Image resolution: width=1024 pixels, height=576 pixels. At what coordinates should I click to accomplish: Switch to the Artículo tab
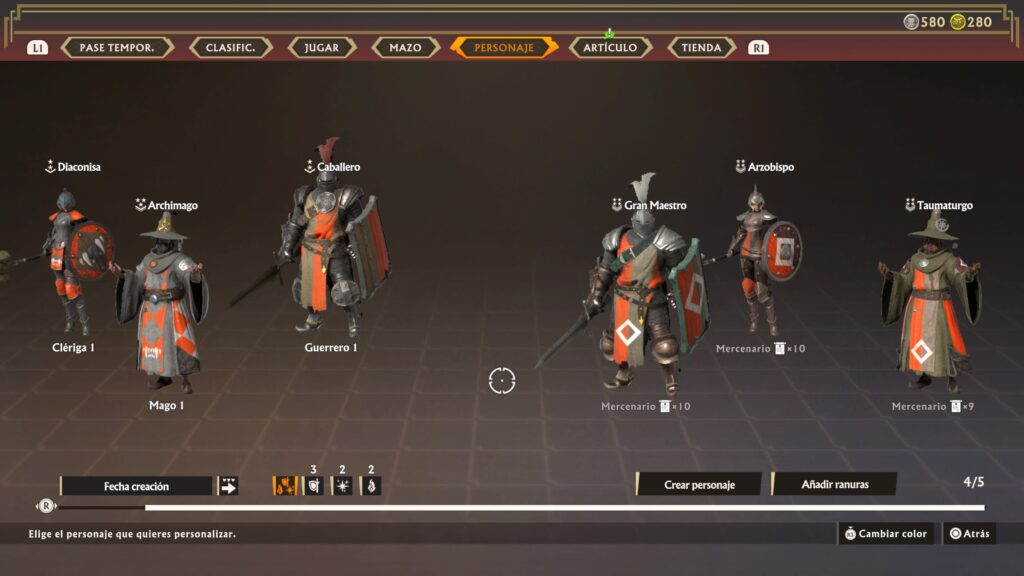(610, 47)
